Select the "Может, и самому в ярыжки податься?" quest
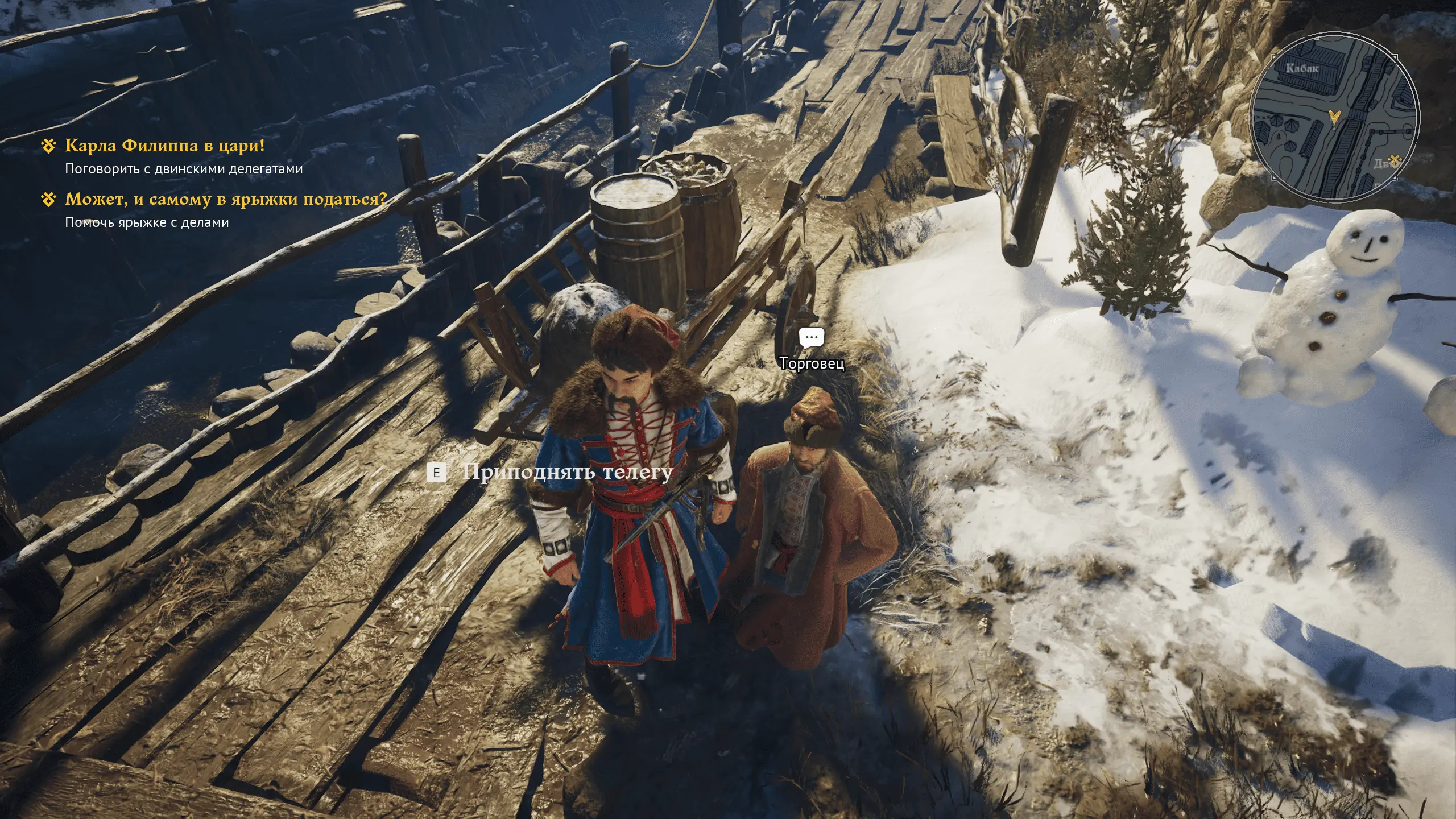 225,200
